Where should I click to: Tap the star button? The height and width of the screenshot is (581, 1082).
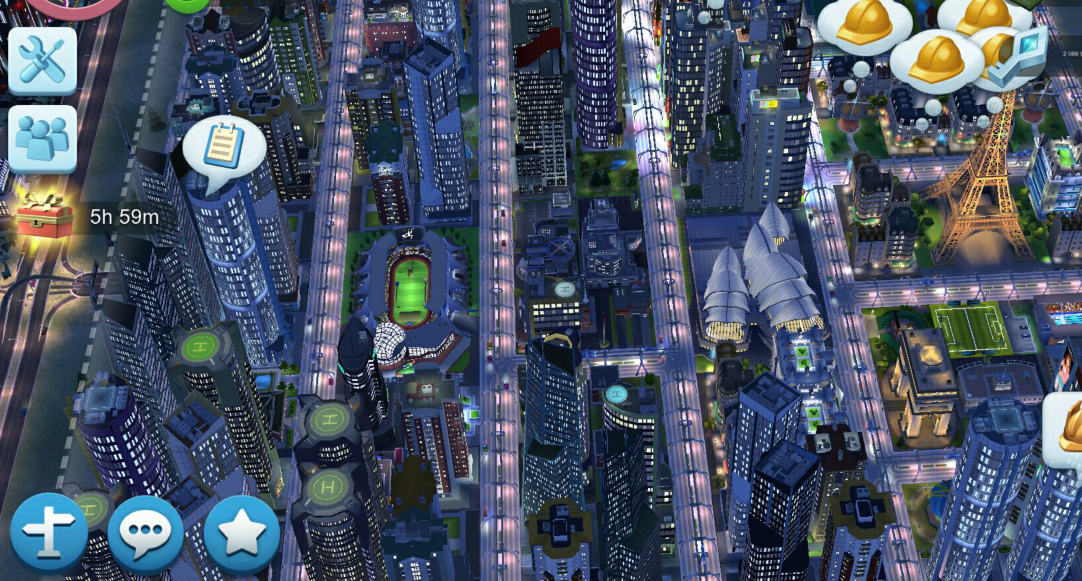tap(241, 533)
